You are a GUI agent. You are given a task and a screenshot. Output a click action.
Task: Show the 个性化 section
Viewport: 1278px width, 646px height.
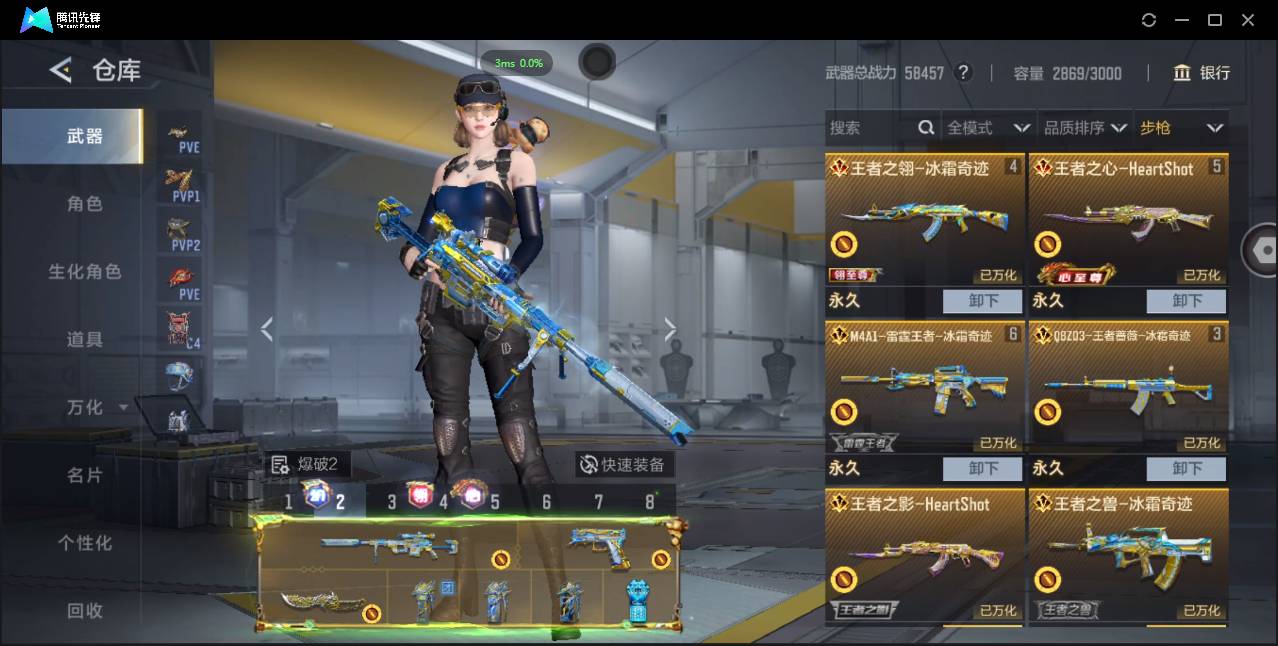[x=85, y=543]
